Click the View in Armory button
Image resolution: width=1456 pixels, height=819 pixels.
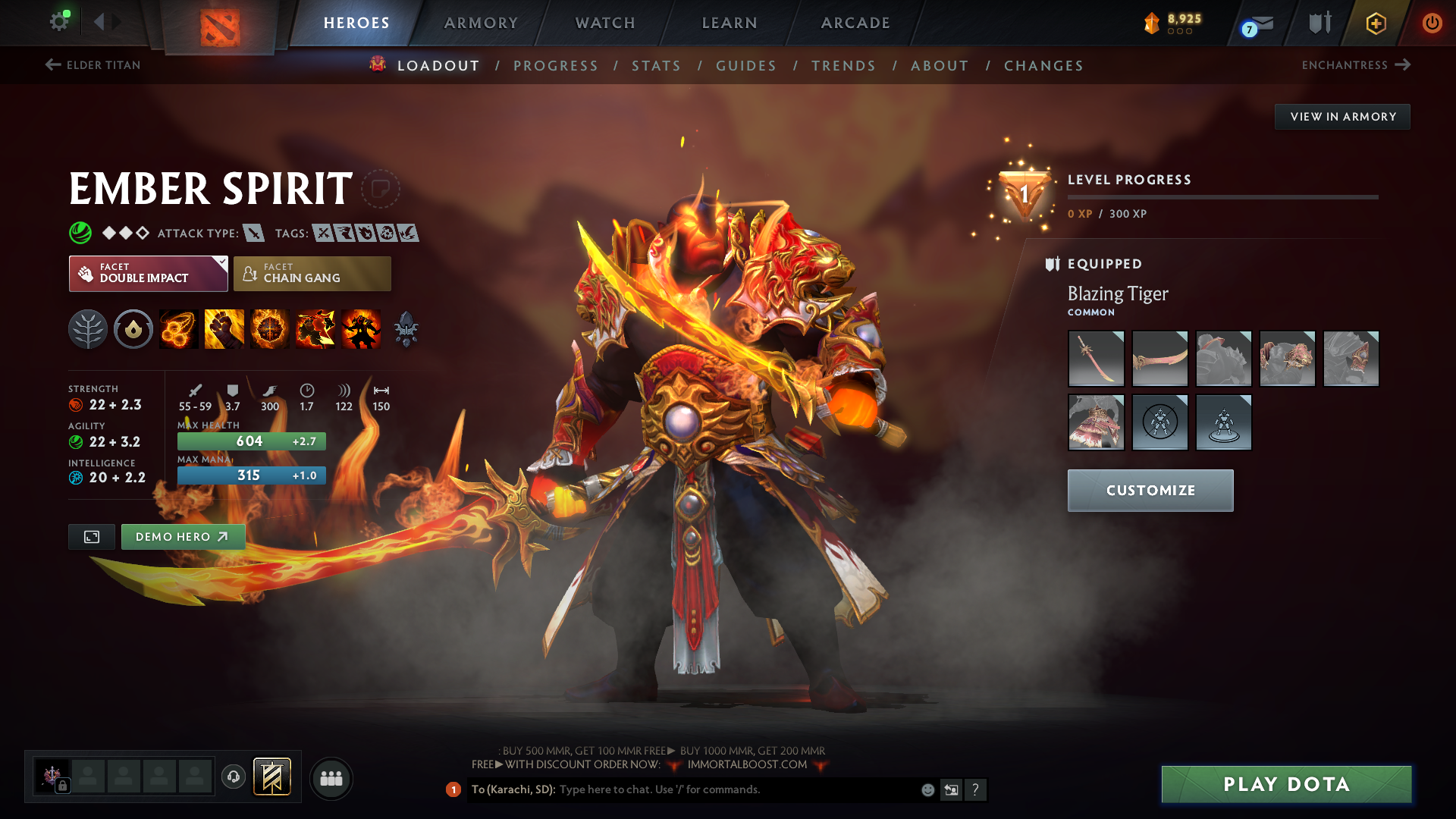coord(1342,117)
